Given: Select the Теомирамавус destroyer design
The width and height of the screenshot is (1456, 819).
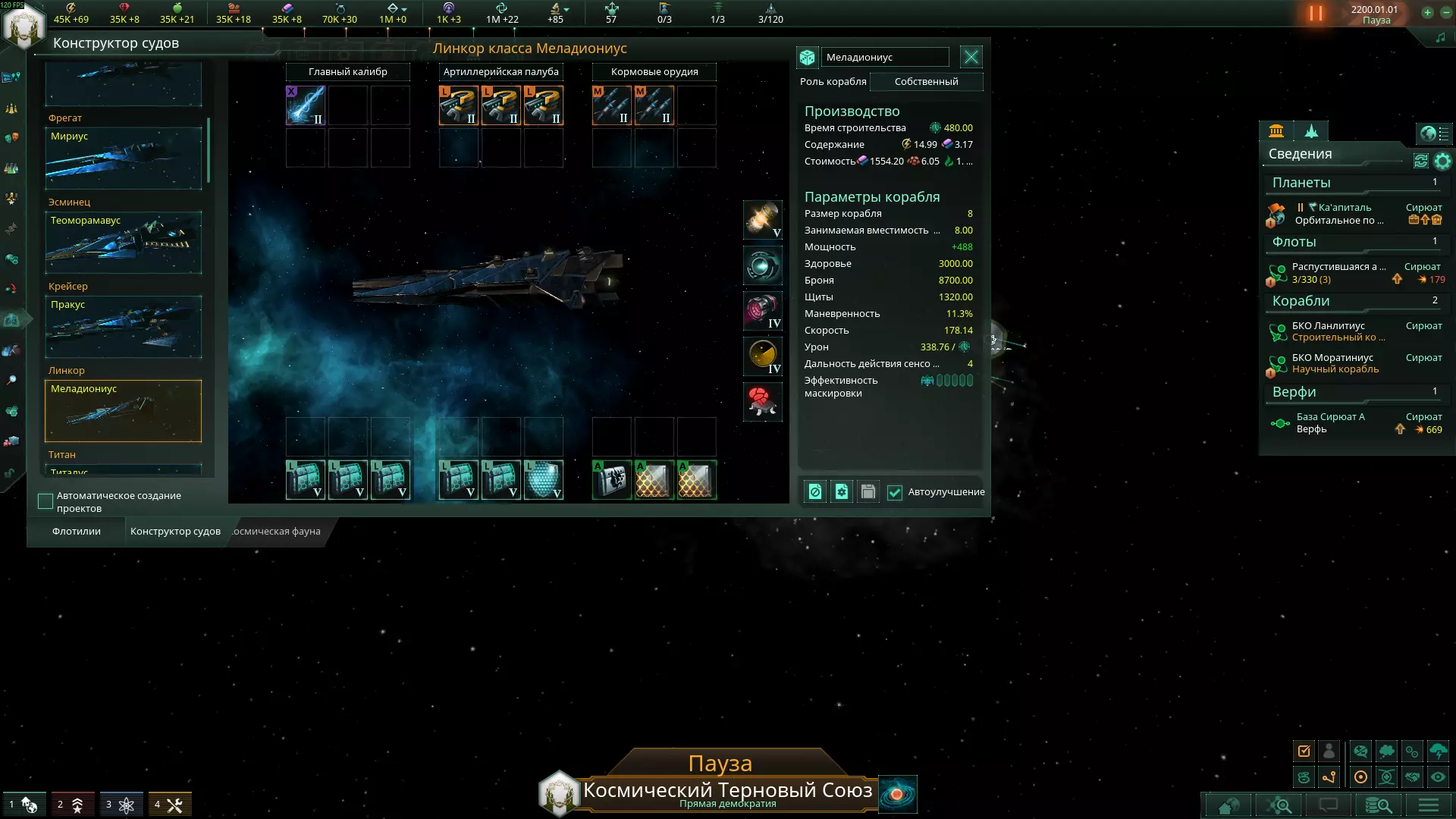Looking at the screenshot, I should 123,242.
